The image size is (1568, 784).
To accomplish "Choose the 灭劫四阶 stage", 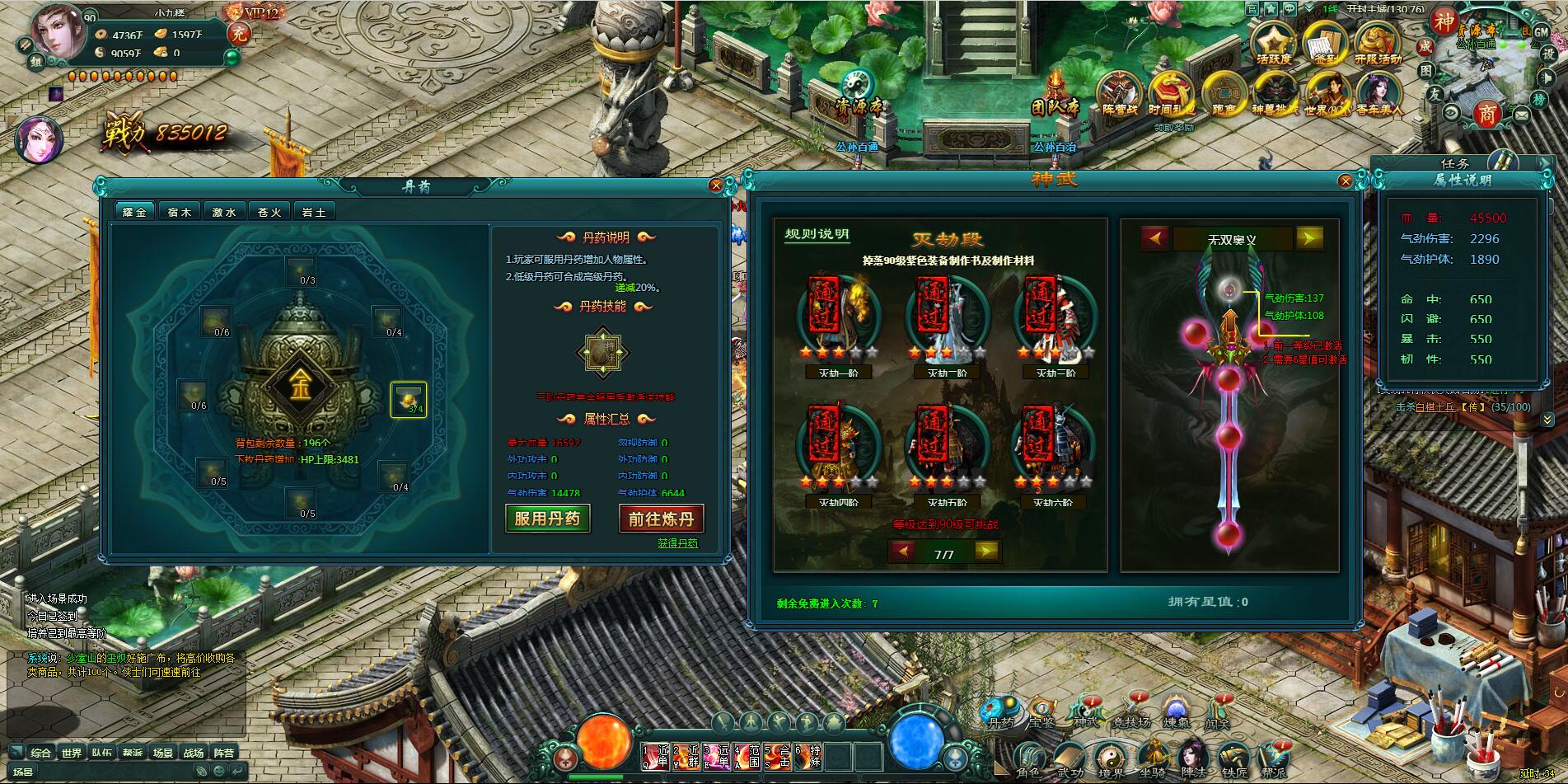I will (838, 453).
